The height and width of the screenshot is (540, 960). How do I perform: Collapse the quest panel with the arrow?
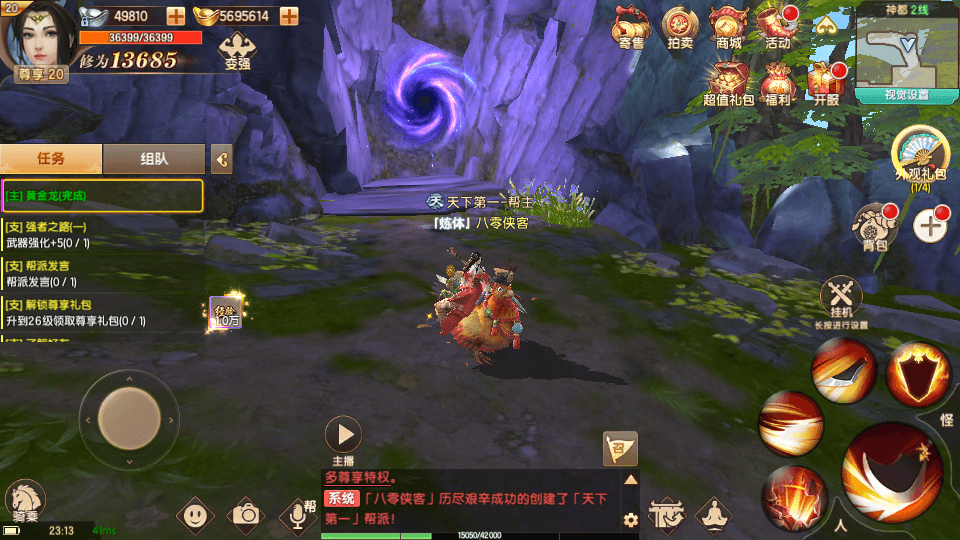pyautogui.click(x=222, y=158)
